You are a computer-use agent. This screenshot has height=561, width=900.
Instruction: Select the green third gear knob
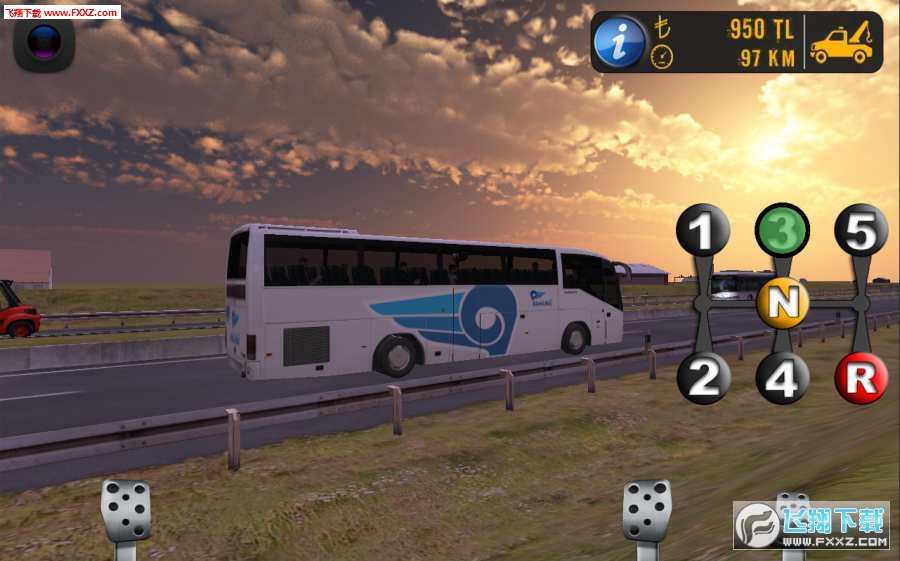[x=782, y=231]
